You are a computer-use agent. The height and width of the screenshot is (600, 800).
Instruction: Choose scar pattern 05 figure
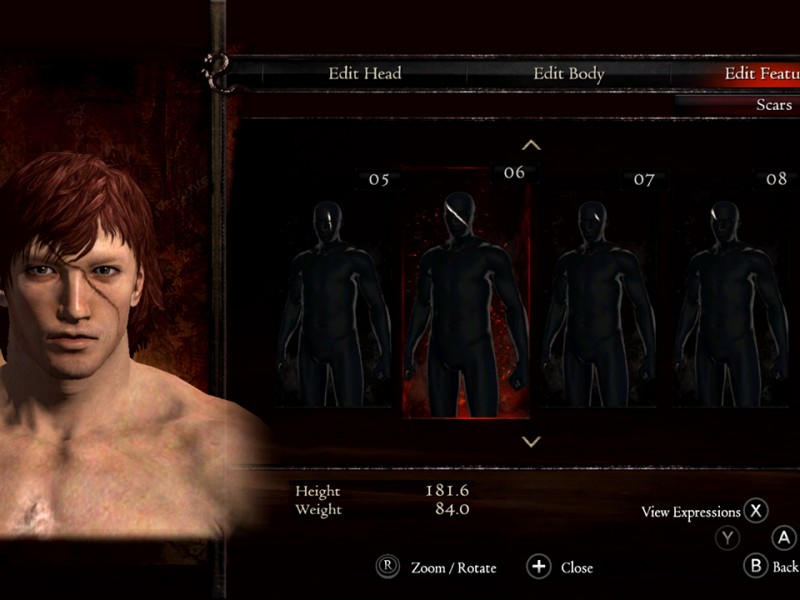coord(335,300)
